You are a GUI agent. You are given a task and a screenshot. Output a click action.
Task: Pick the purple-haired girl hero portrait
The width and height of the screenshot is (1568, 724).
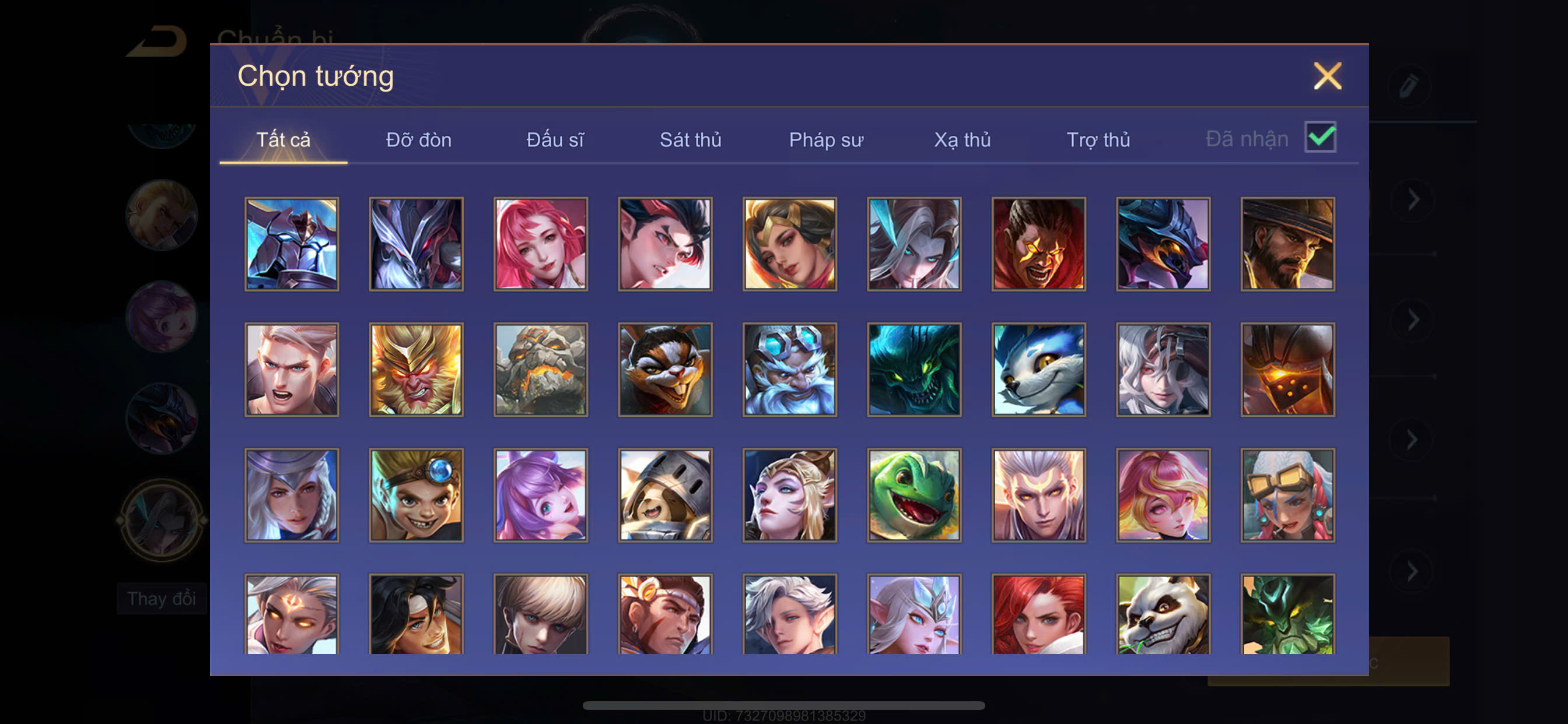tap(541, 495)
